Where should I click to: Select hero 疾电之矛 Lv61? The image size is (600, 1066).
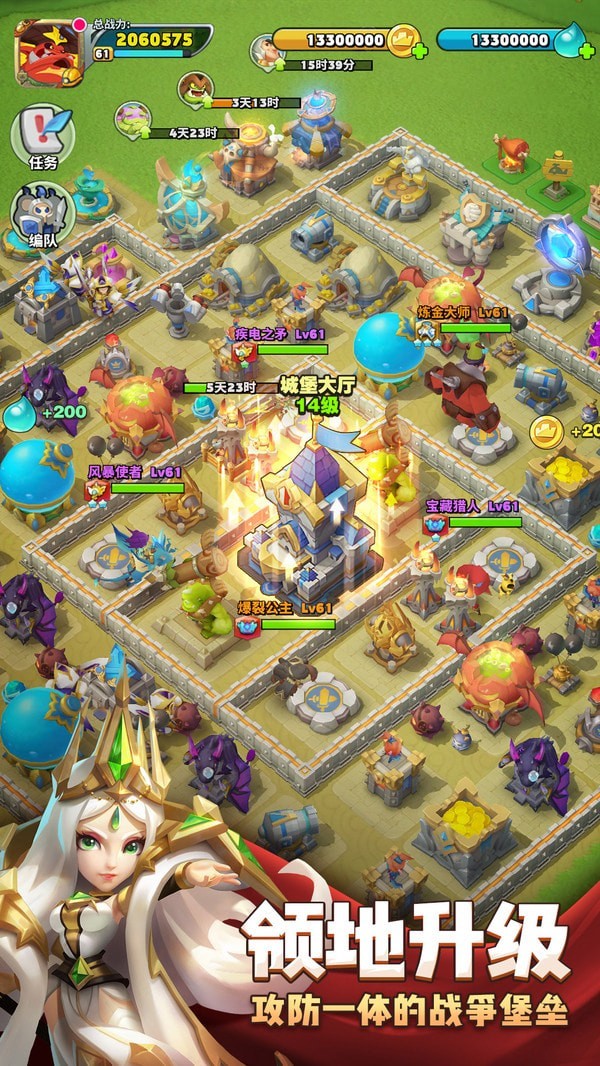[245, 350]
